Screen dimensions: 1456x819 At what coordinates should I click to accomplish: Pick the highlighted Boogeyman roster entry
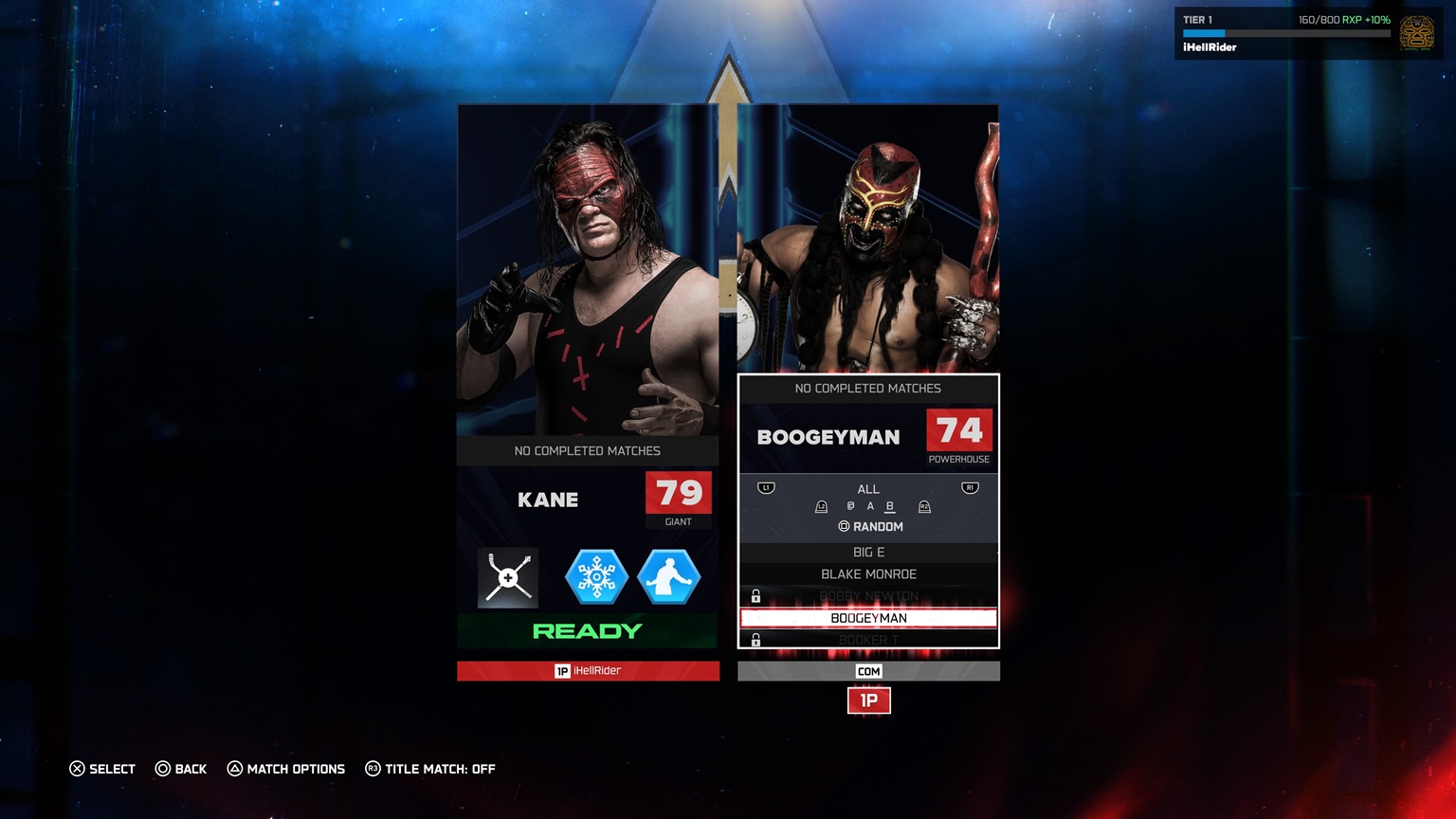tap(868, 618)
